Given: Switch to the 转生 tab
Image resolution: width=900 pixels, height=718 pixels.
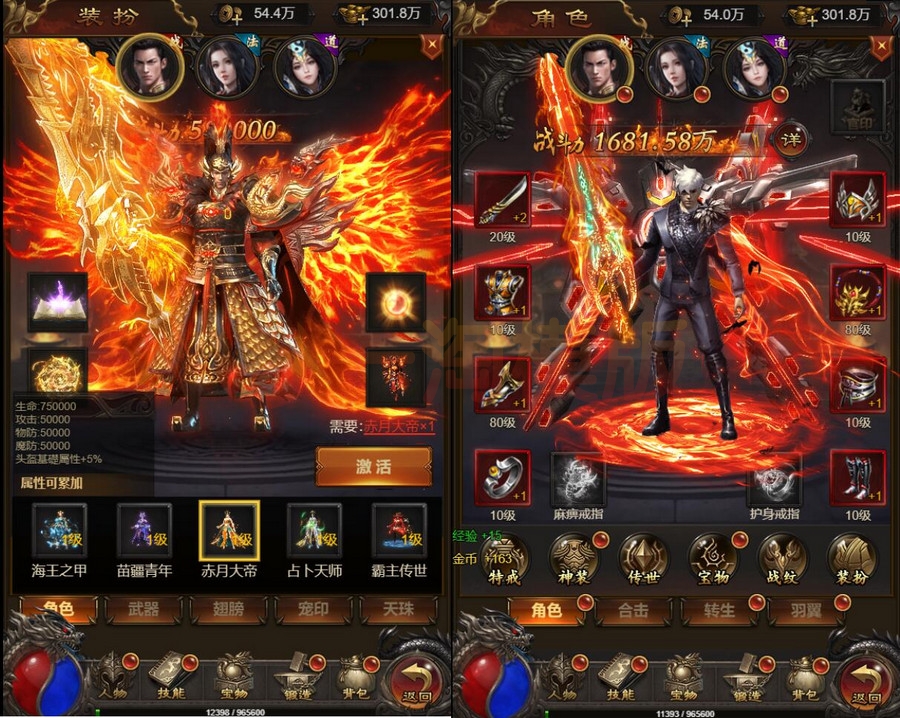Looking at the screenshot, I should point(719,609).
